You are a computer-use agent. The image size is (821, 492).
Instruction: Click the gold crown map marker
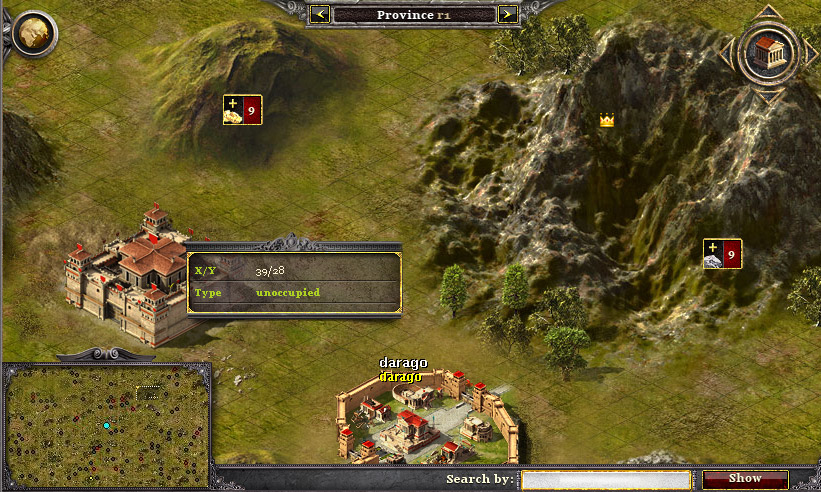(x=606, y=120)
